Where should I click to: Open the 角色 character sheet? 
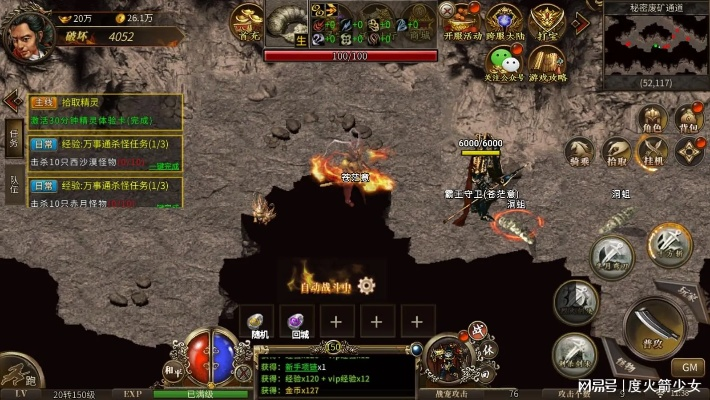click(x=651, y=120)
